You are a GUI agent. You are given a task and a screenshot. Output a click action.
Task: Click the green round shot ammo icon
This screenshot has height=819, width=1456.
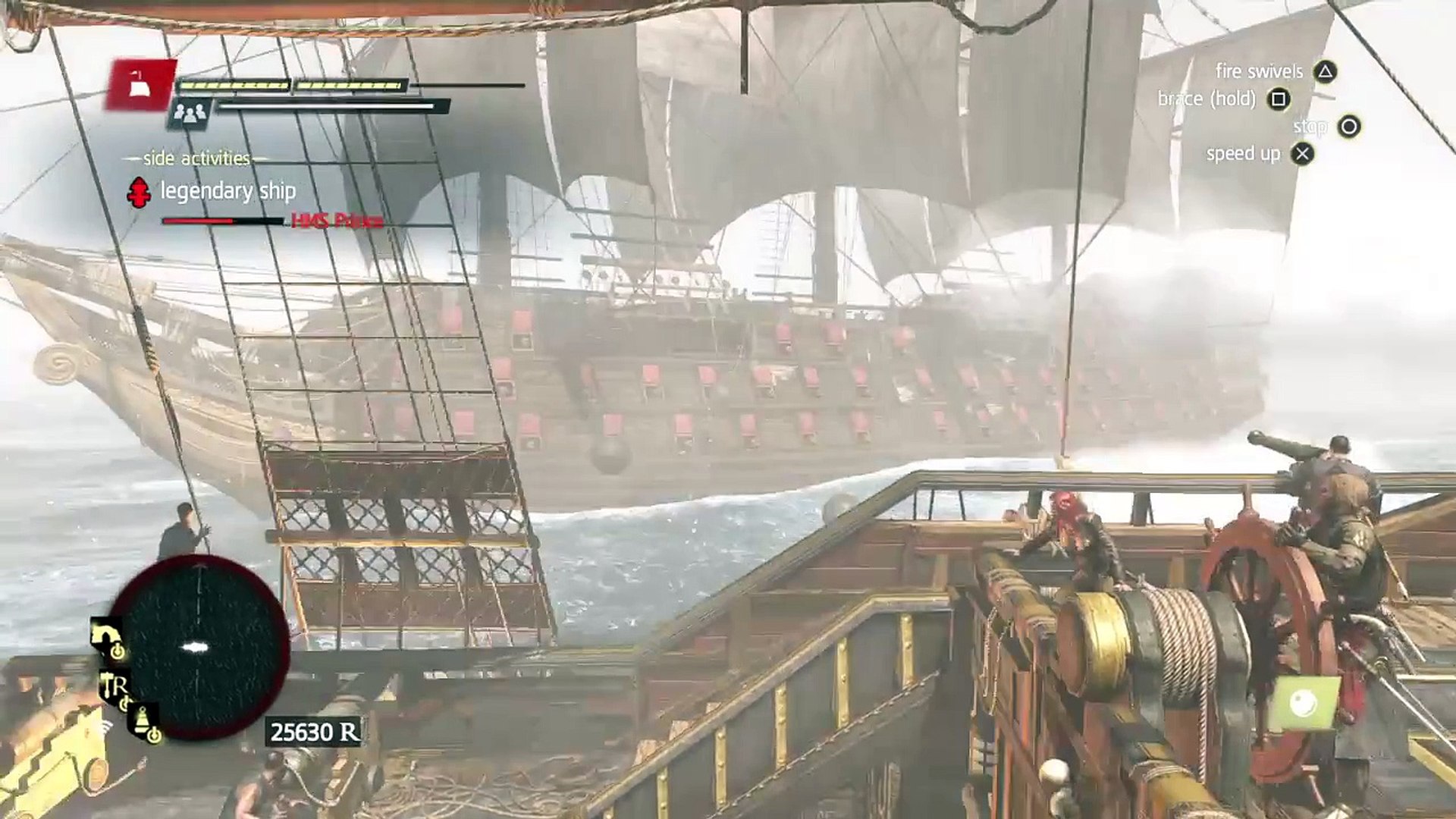pyautogui.click(x=1304, y=704)
